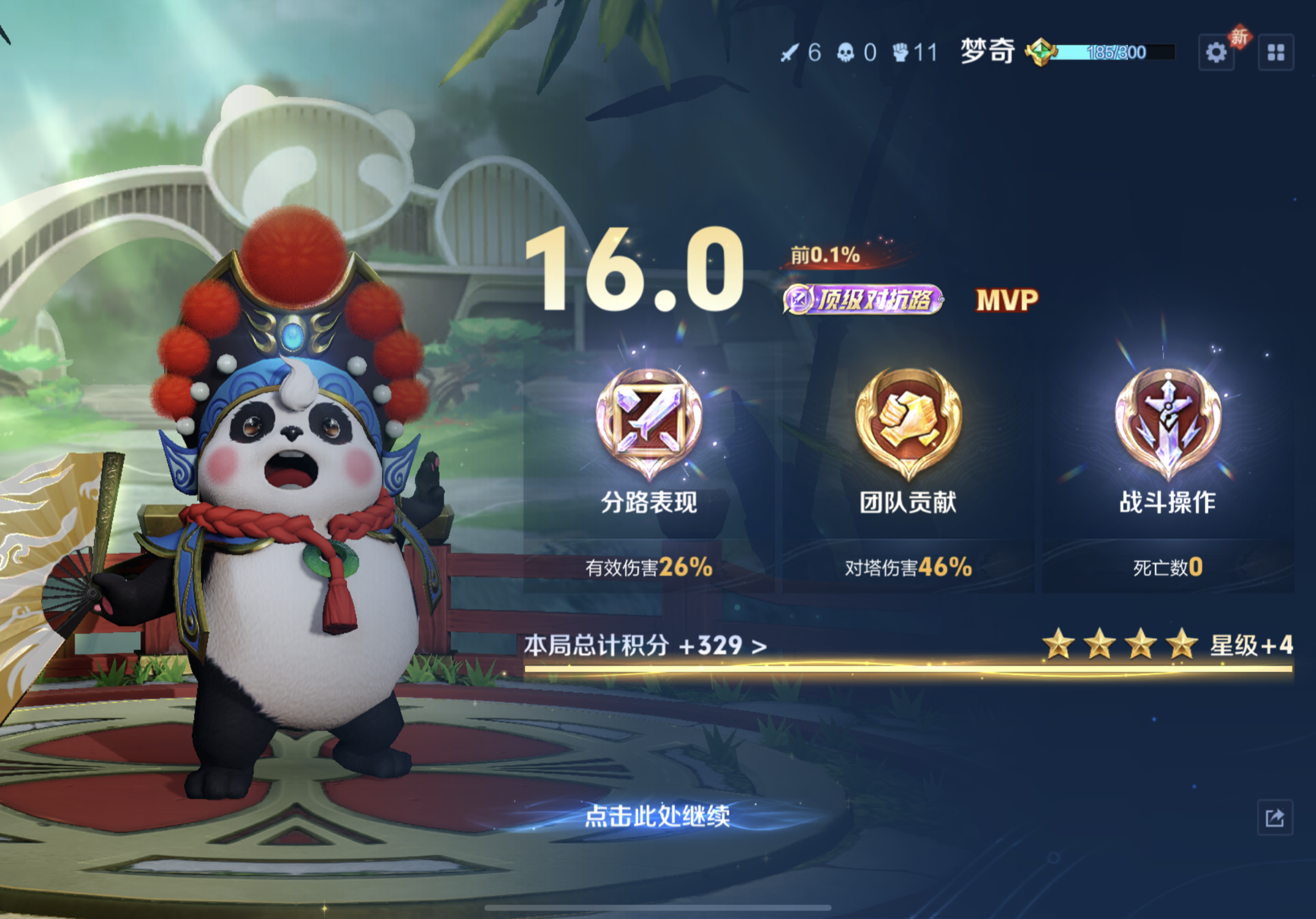Continue via 点击此处继续

(x=657, y=816)
